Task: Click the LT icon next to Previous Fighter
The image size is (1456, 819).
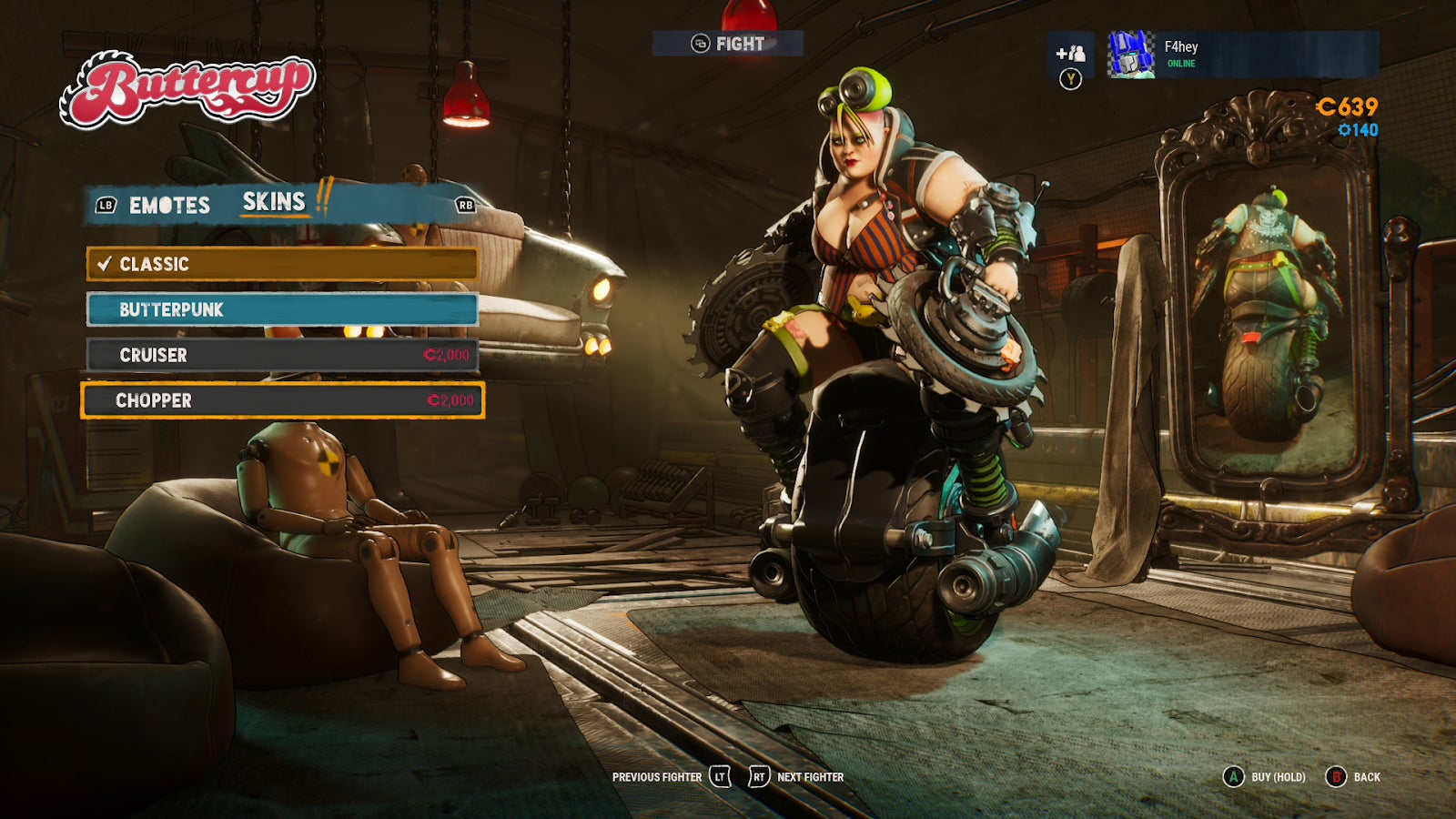Action: 718,778
